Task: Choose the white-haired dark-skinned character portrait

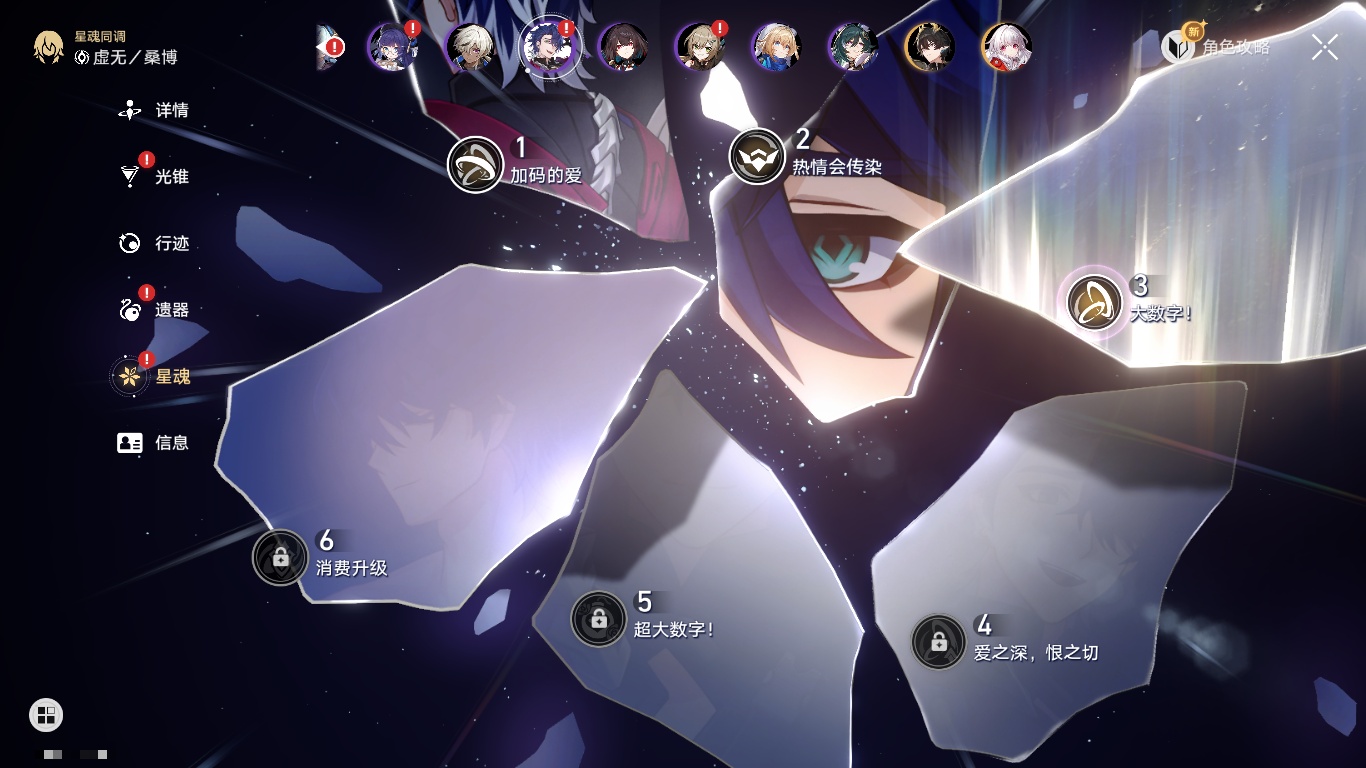Action: coord(469,47)
